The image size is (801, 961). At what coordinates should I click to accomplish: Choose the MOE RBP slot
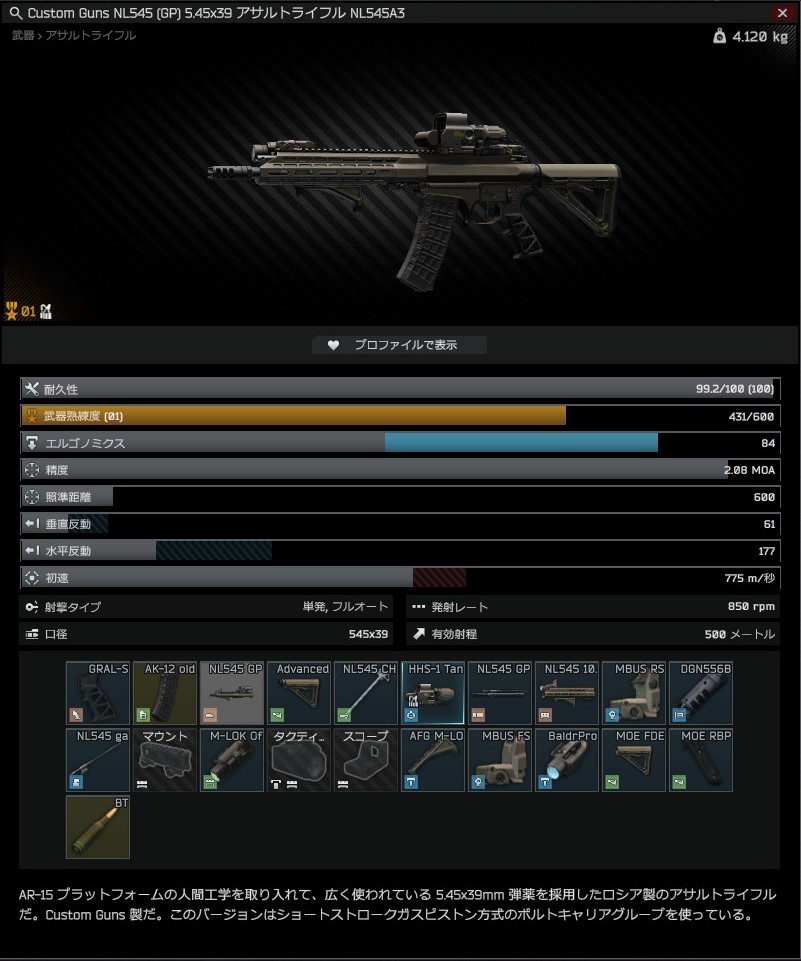[x=701, y=760]
